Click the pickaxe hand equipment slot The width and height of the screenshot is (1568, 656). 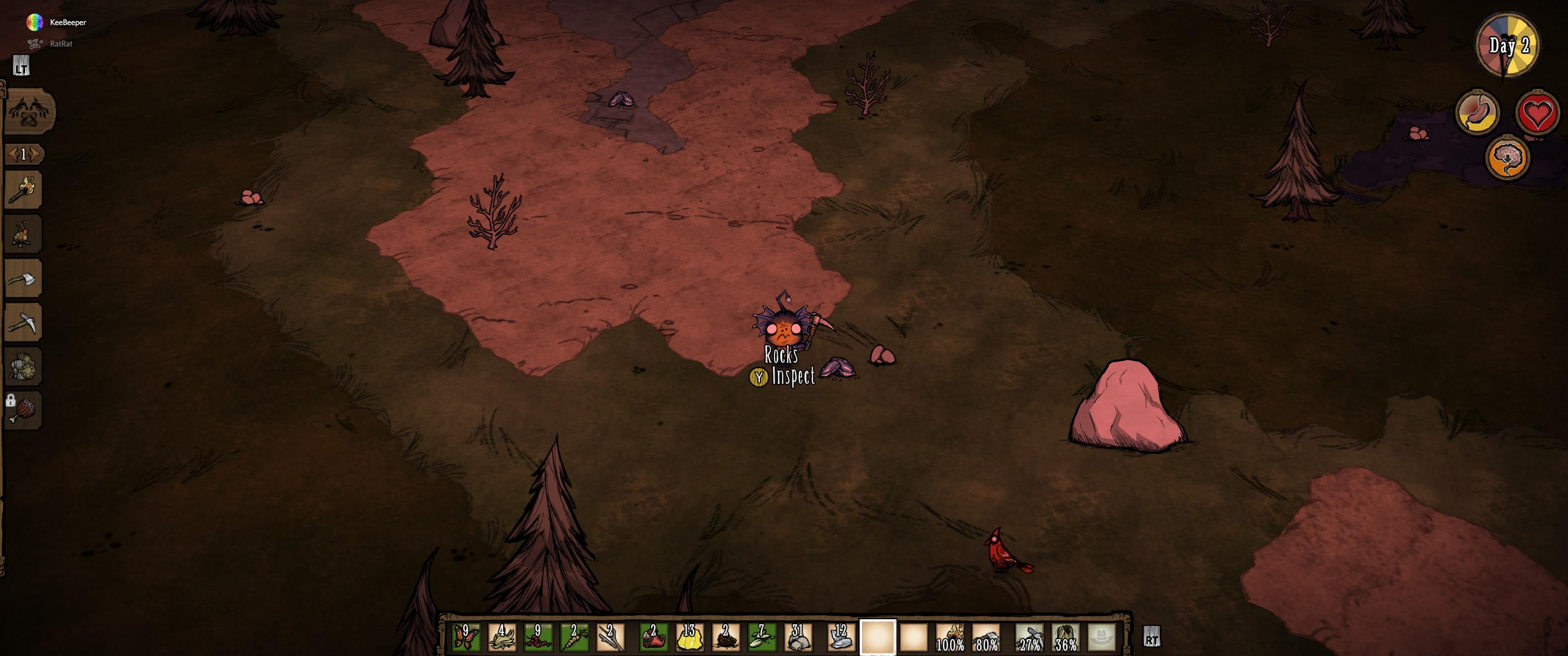(x=1029, y=637)
